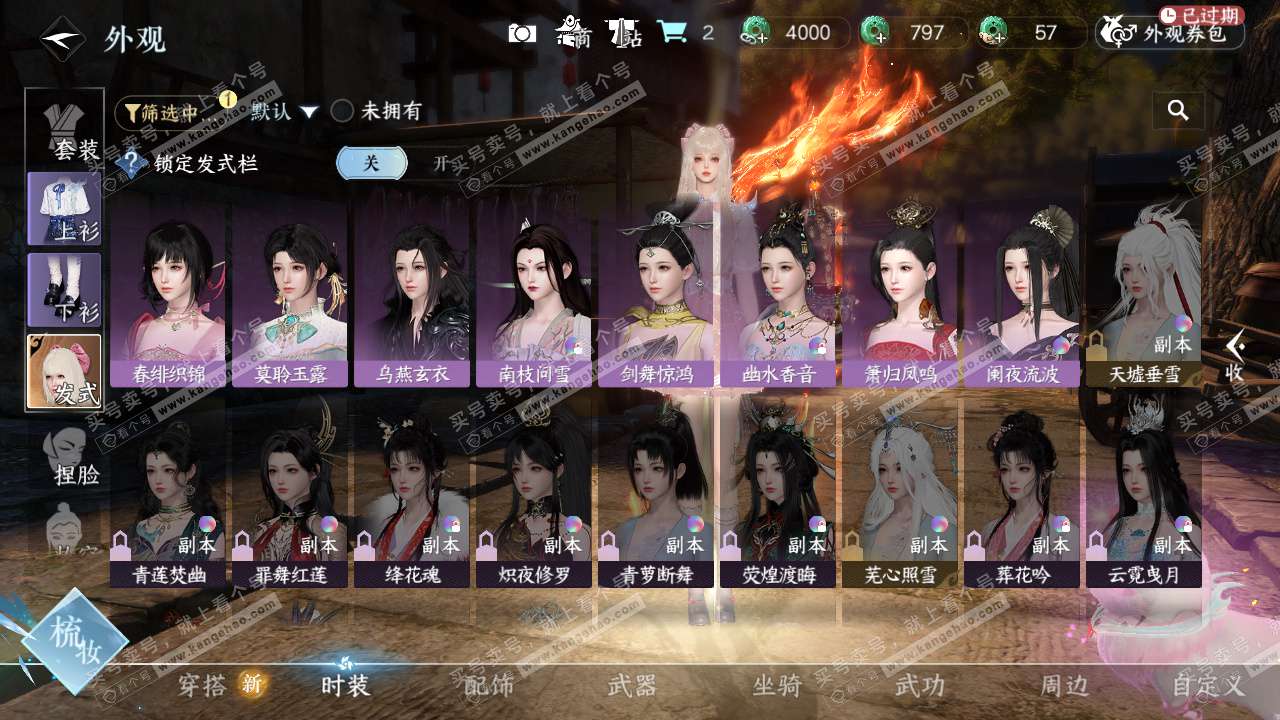
Task: Switch hairstyle lock toggle to 开
Action: [x=440, y=164]
